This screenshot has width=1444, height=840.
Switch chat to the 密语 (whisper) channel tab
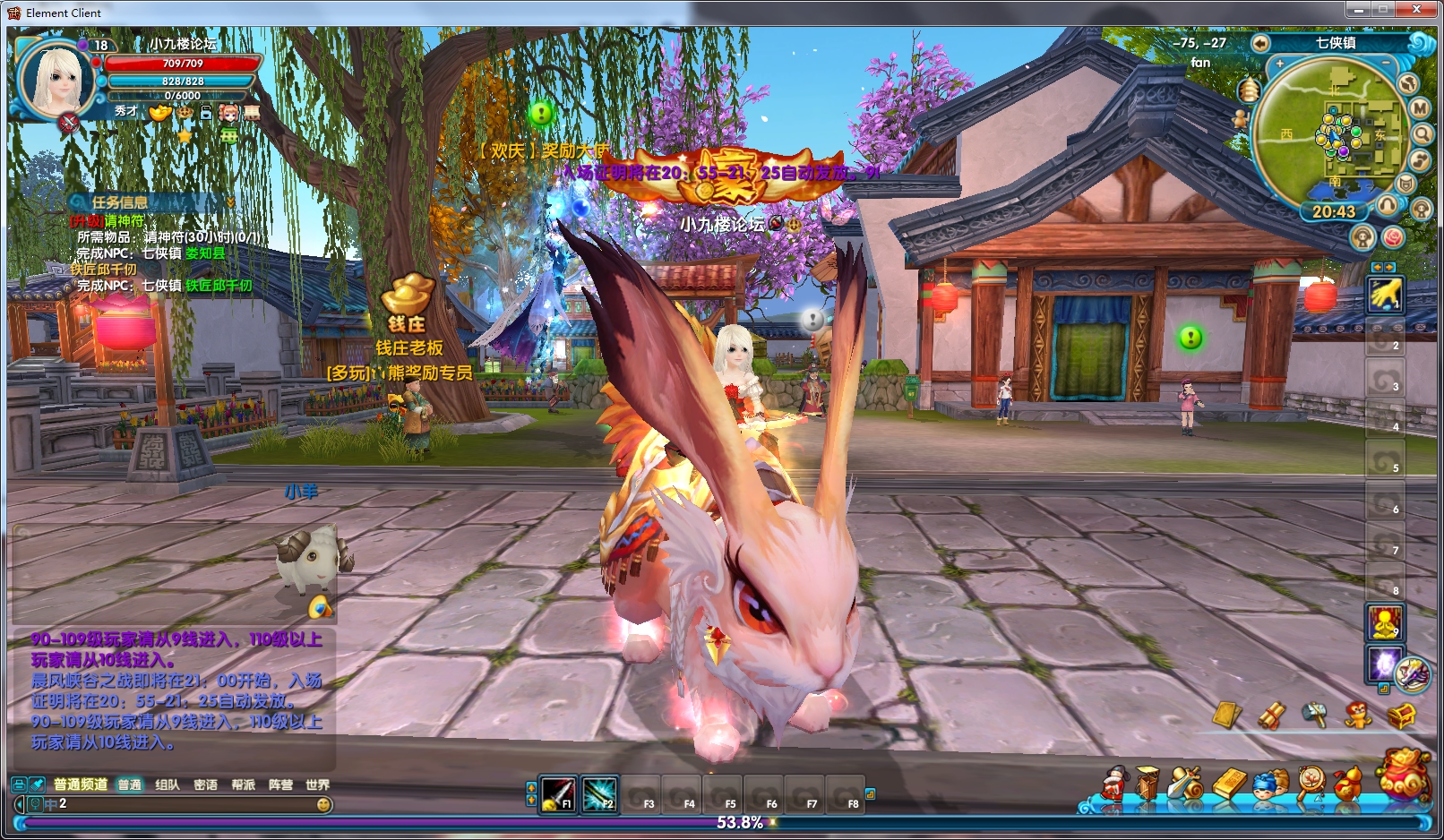[x=205, y=784]
